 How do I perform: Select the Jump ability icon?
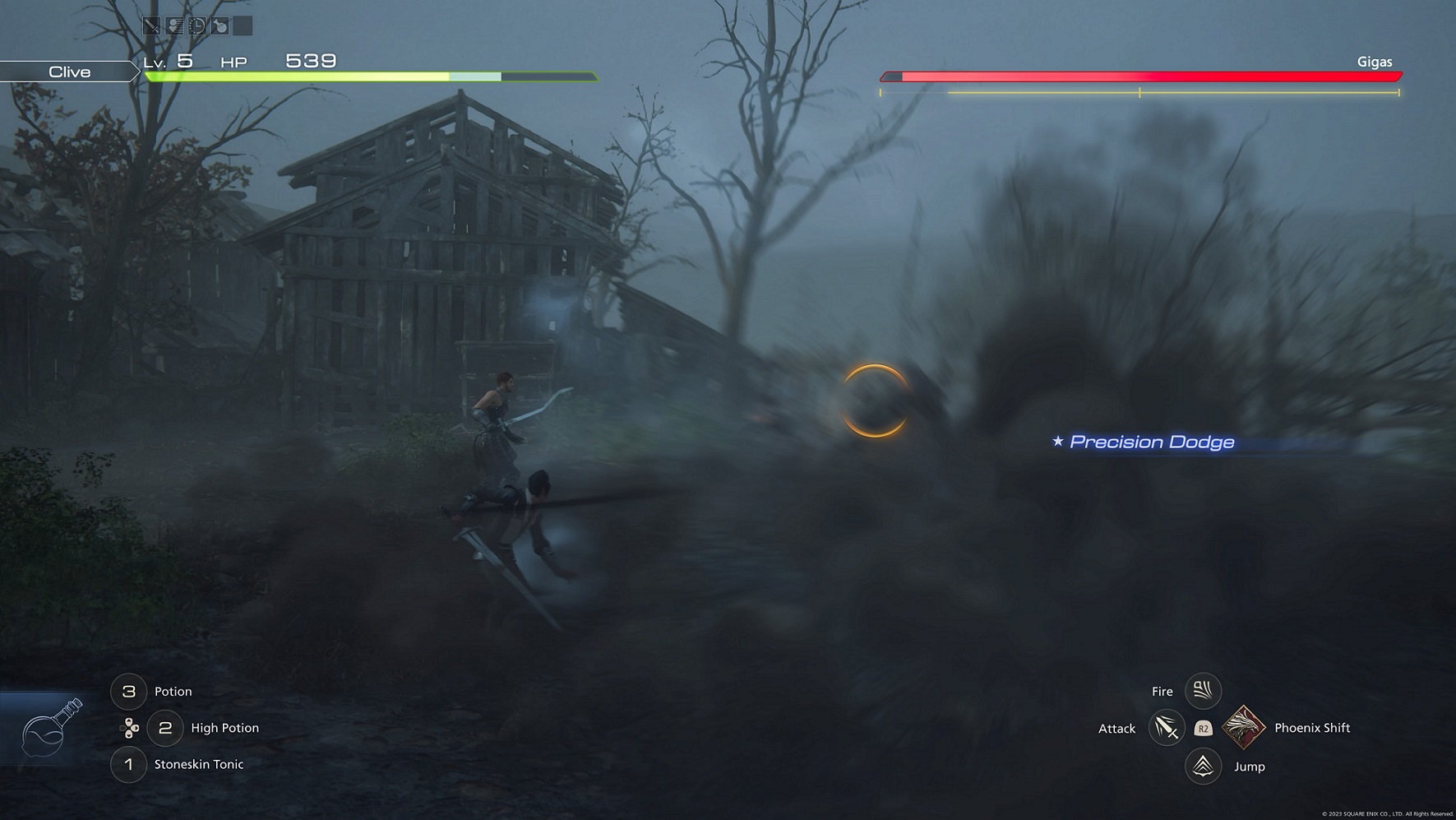tap(1203, 766)
